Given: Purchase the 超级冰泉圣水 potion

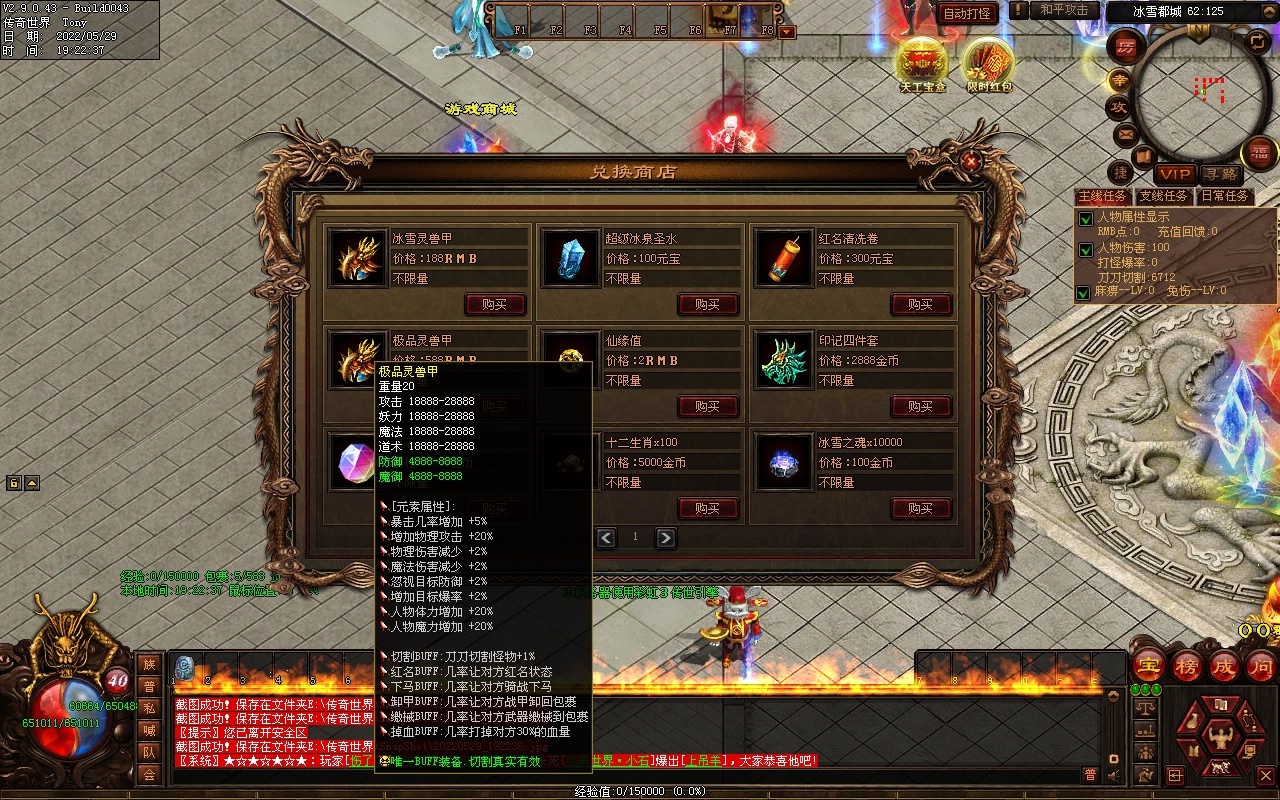Looking at the screenshot, I should coord(708,304).
